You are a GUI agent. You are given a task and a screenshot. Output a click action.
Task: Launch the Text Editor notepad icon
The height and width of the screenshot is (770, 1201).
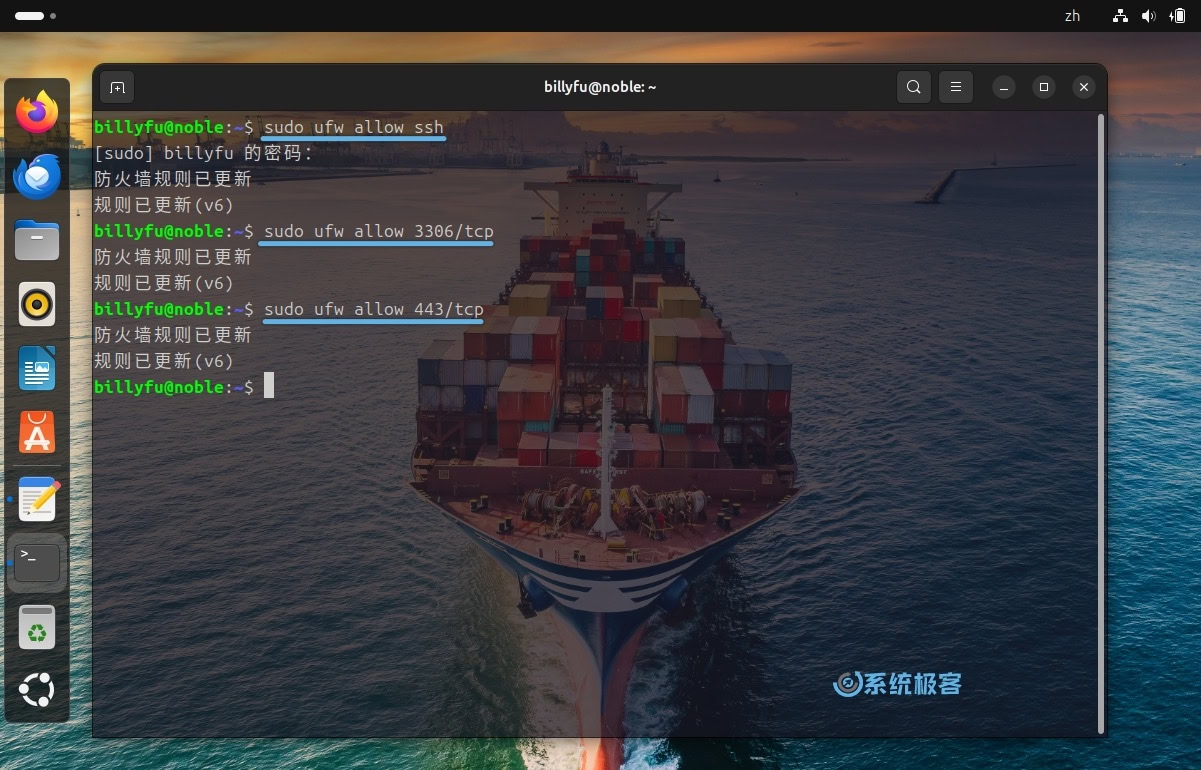[38, 498]
